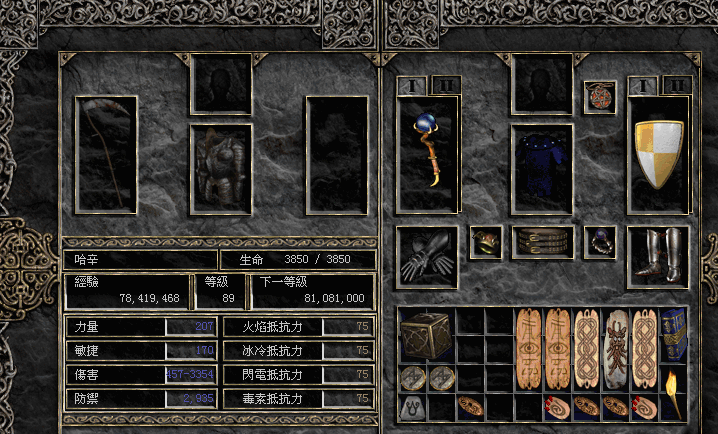The image size is (718, 434).
Task: Select the blue gem ring beside the boots
Action: click(600, 241)
